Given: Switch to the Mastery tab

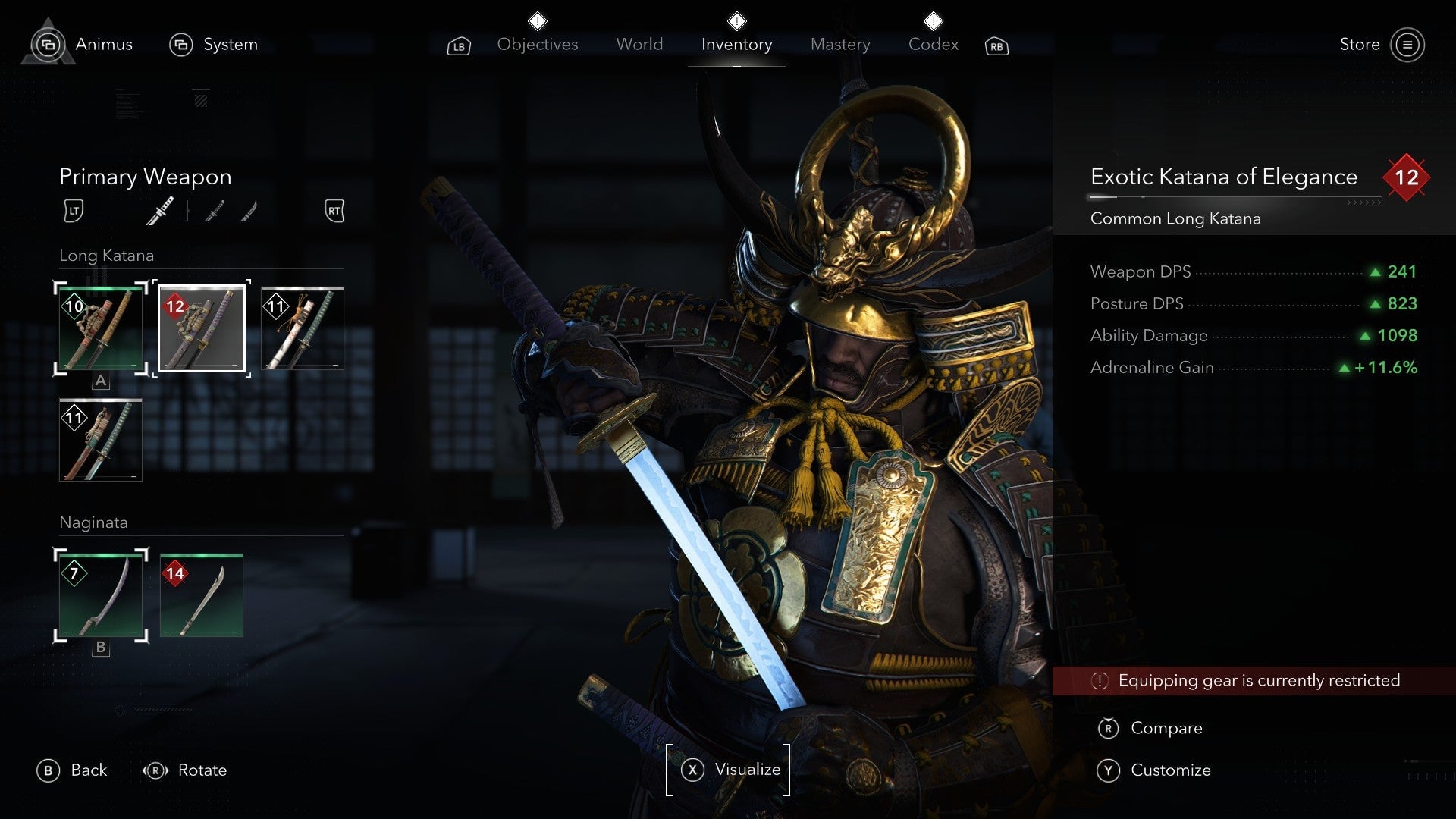Looking at the screenshot, I should (x=839, y=45).
